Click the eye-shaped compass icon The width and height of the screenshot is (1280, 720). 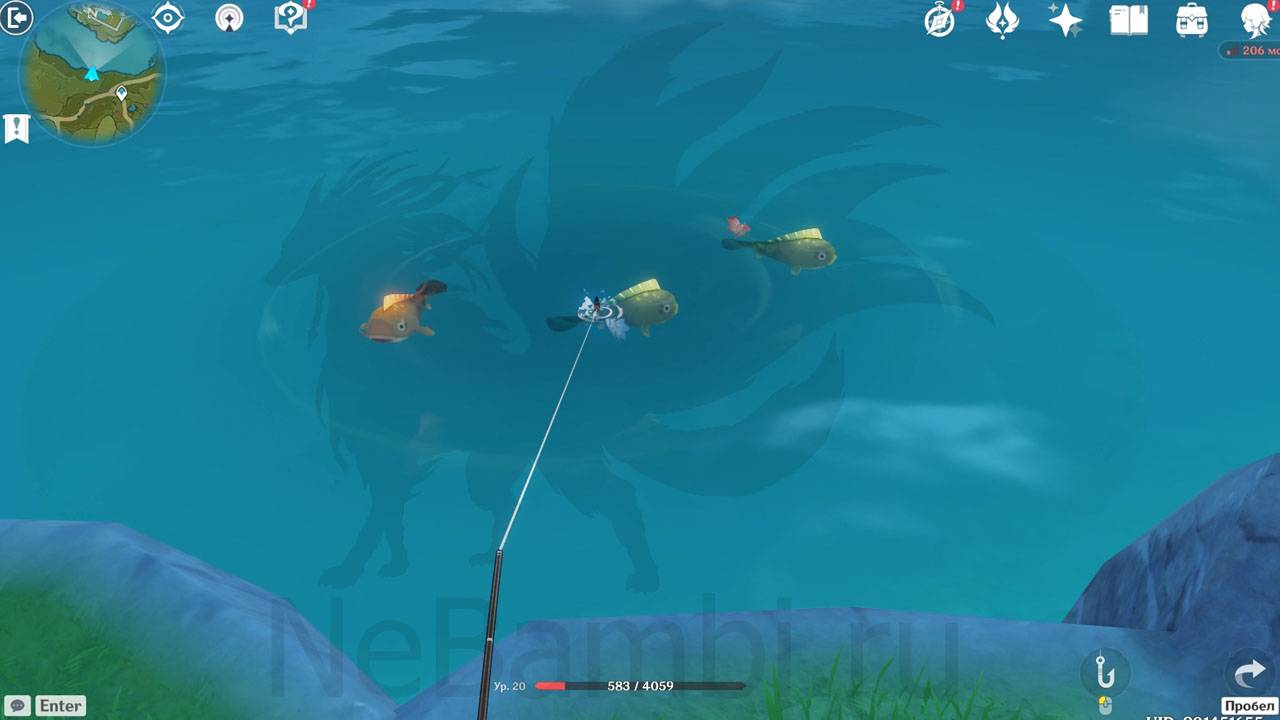167,18
